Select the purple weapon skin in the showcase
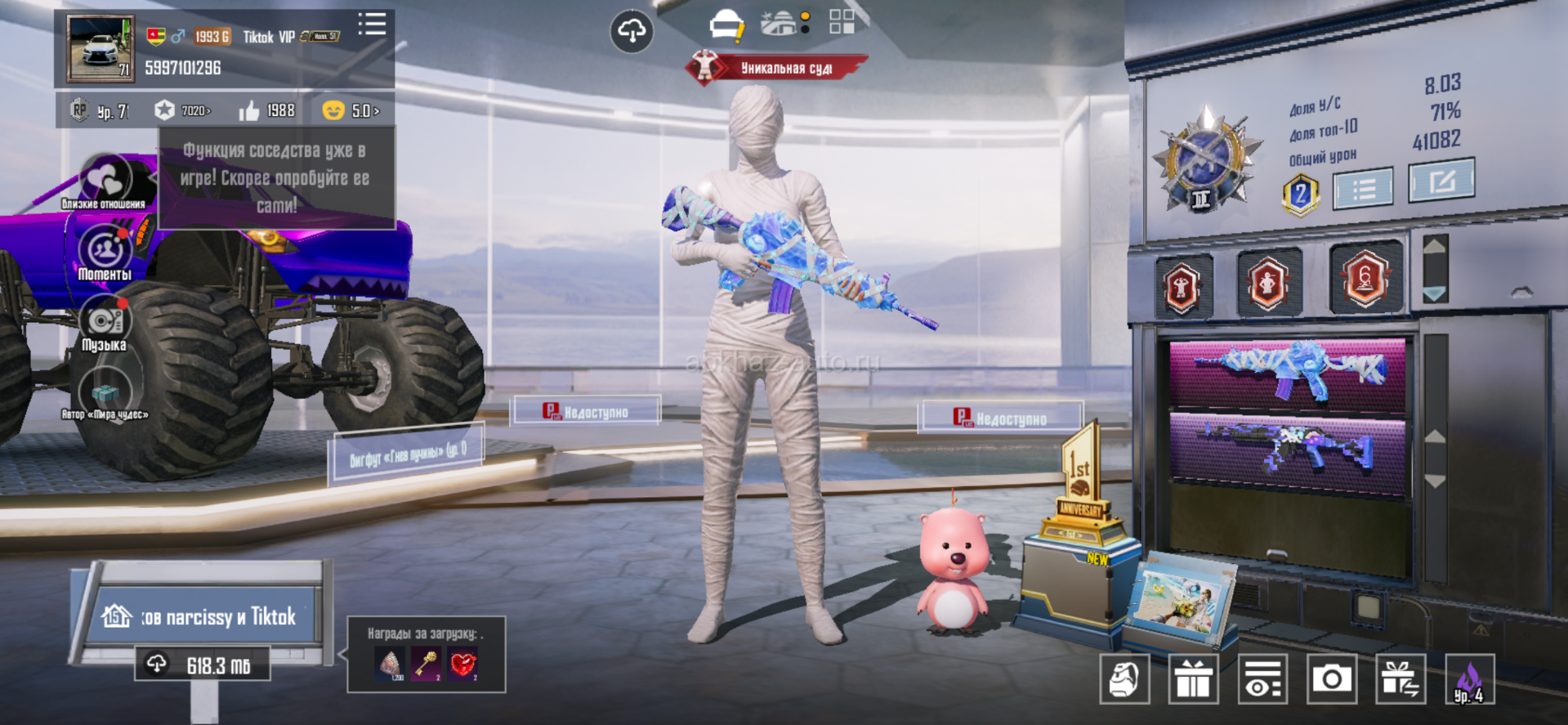Screen dimensions: 1568x725 click(1287, 451)
